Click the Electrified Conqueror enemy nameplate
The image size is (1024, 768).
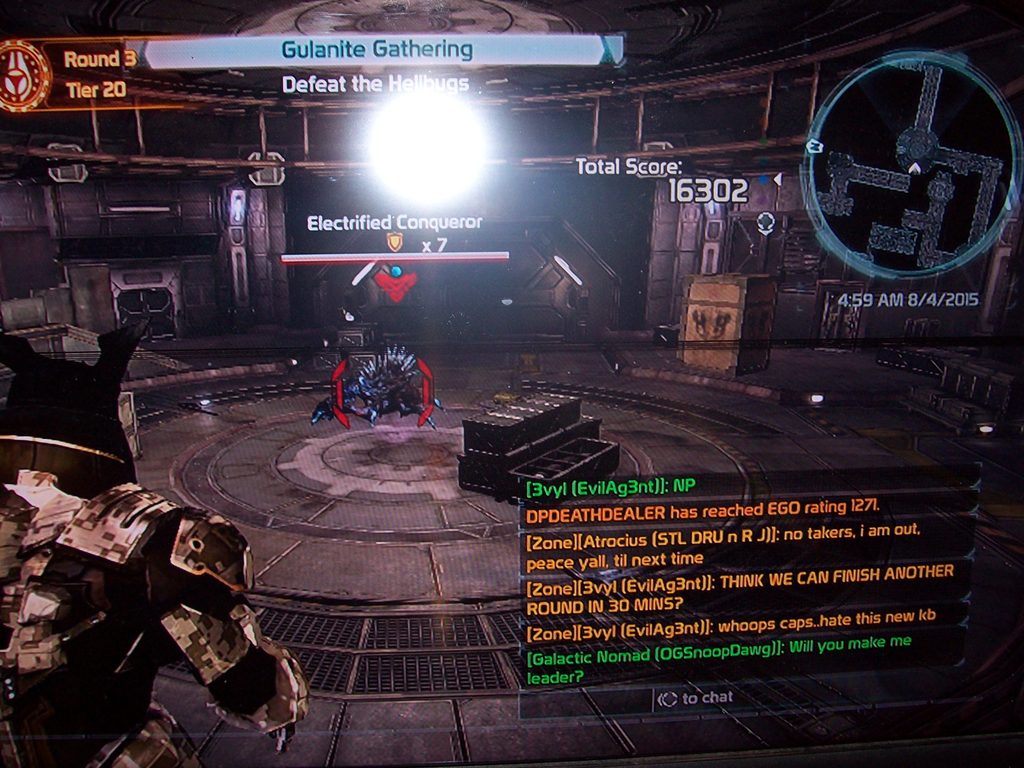pos(394,222)
